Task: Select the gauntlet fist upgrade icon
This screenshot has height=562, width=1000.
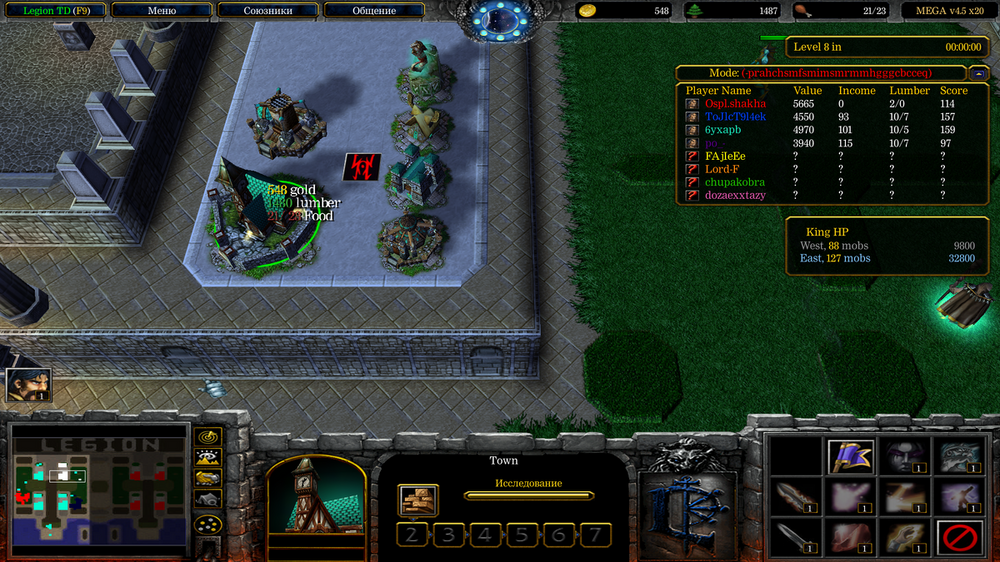Action: point(905,538)
